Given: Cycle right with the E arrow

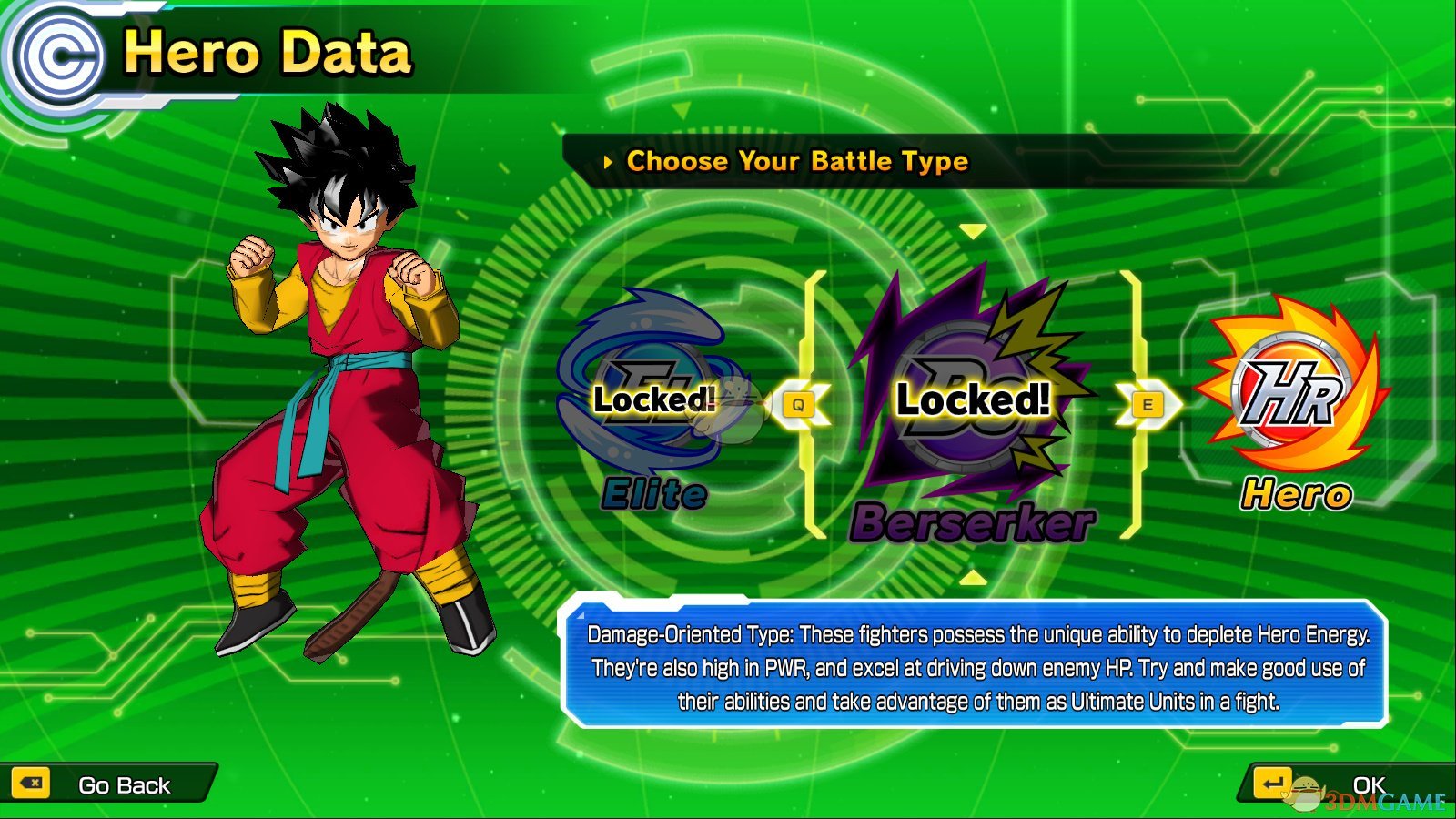Looking at the screenshot, I should tap(1148, 405).
